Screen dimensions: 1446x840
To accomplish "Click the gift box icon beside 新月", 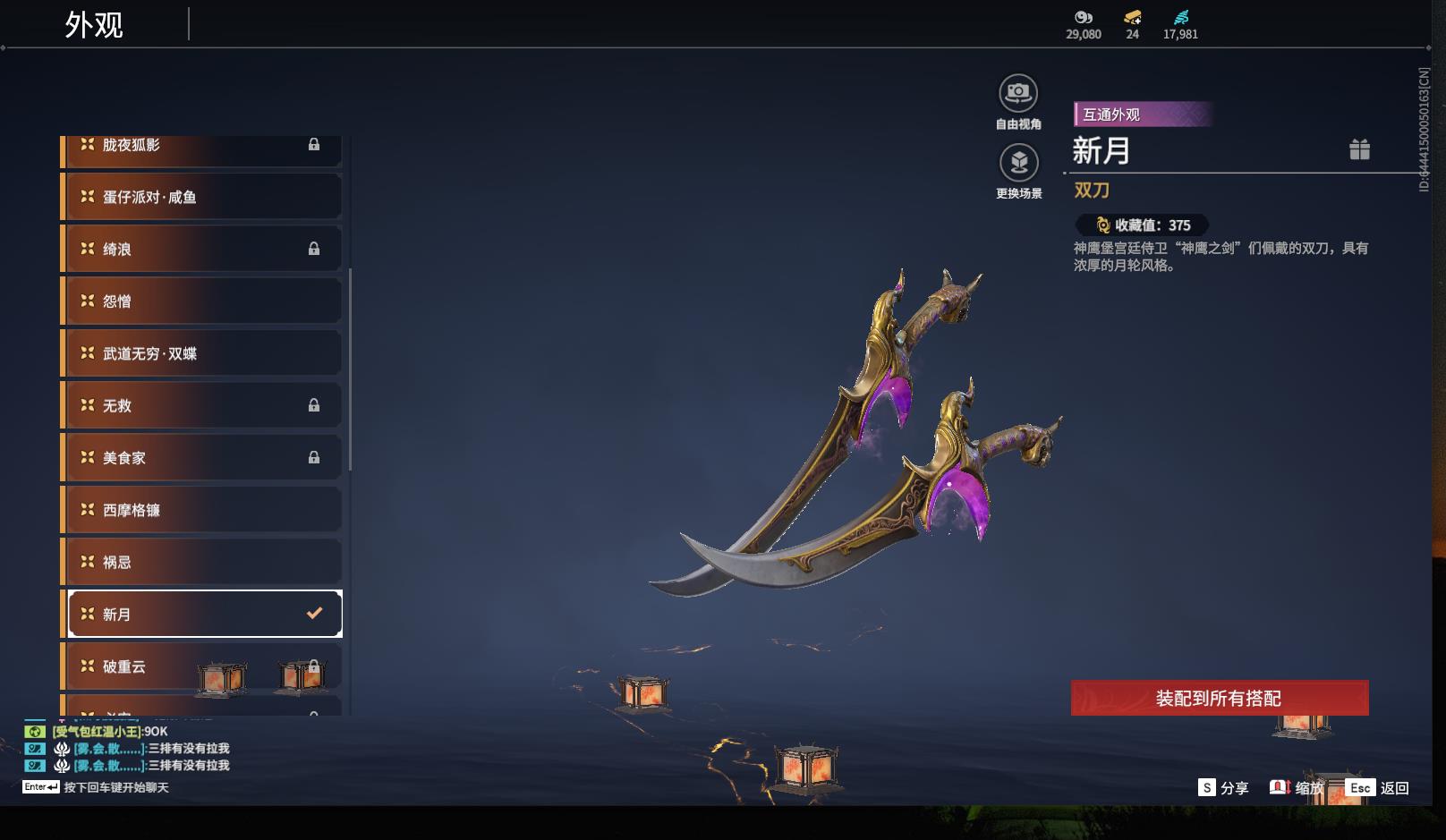I will (1359, 149).
